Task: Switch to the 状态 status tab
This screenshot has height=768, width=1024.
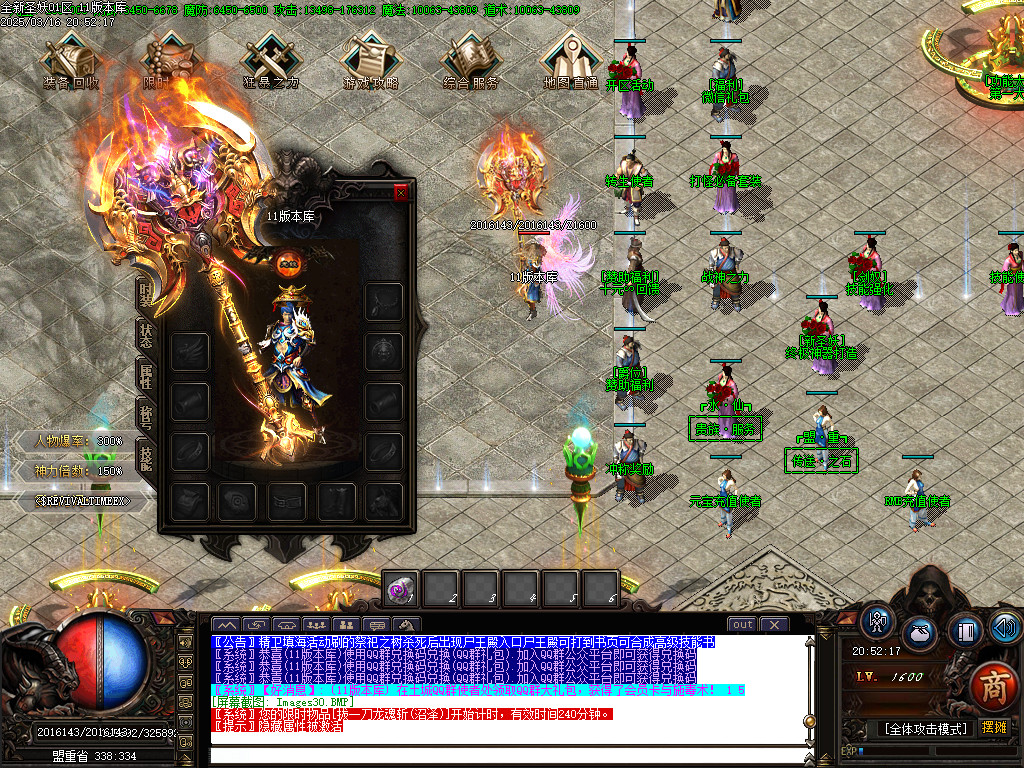Action: pos(146,335)
